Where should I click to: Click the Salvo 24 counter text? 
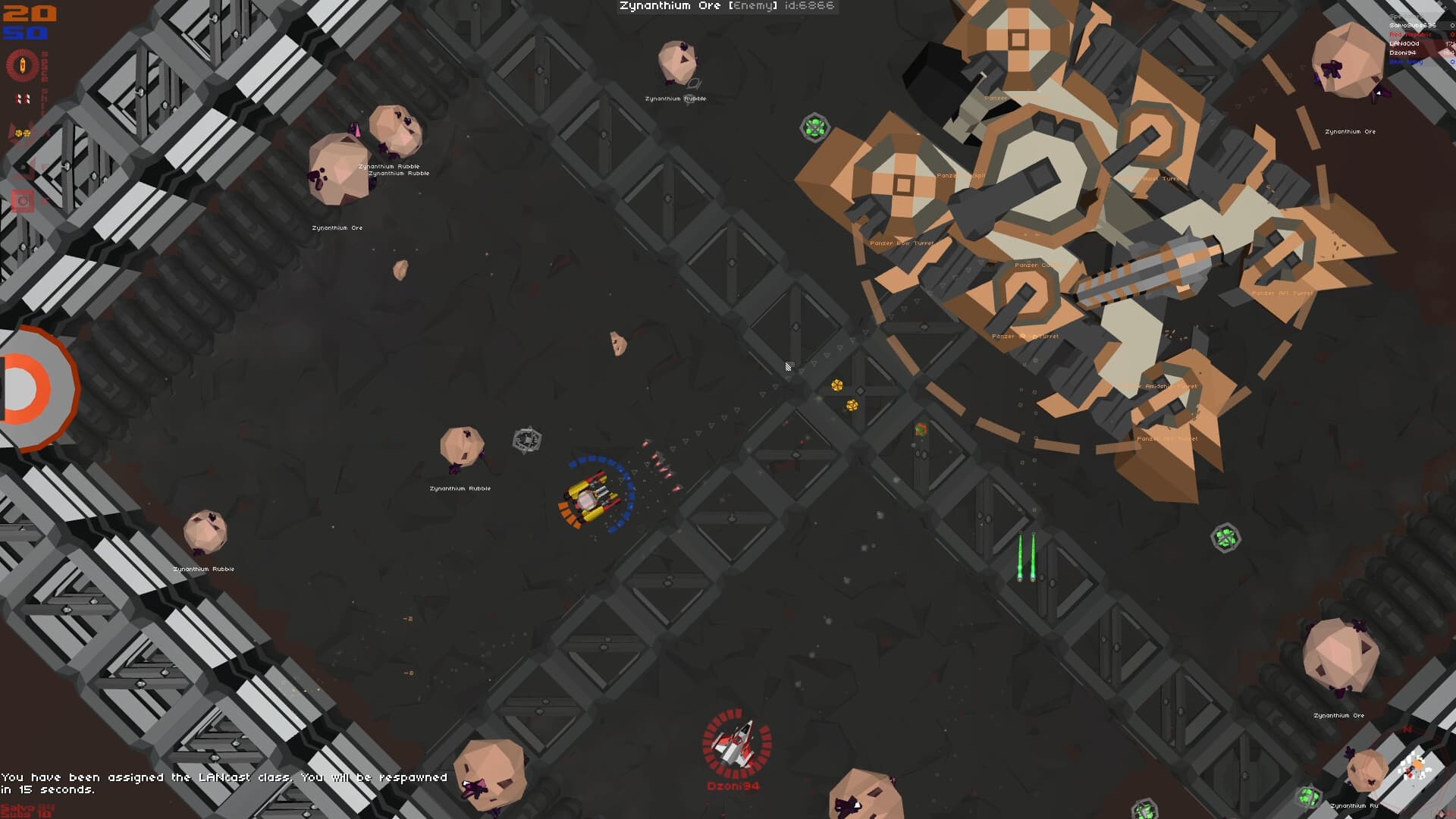pyautogui.click(x=26, y=807)
